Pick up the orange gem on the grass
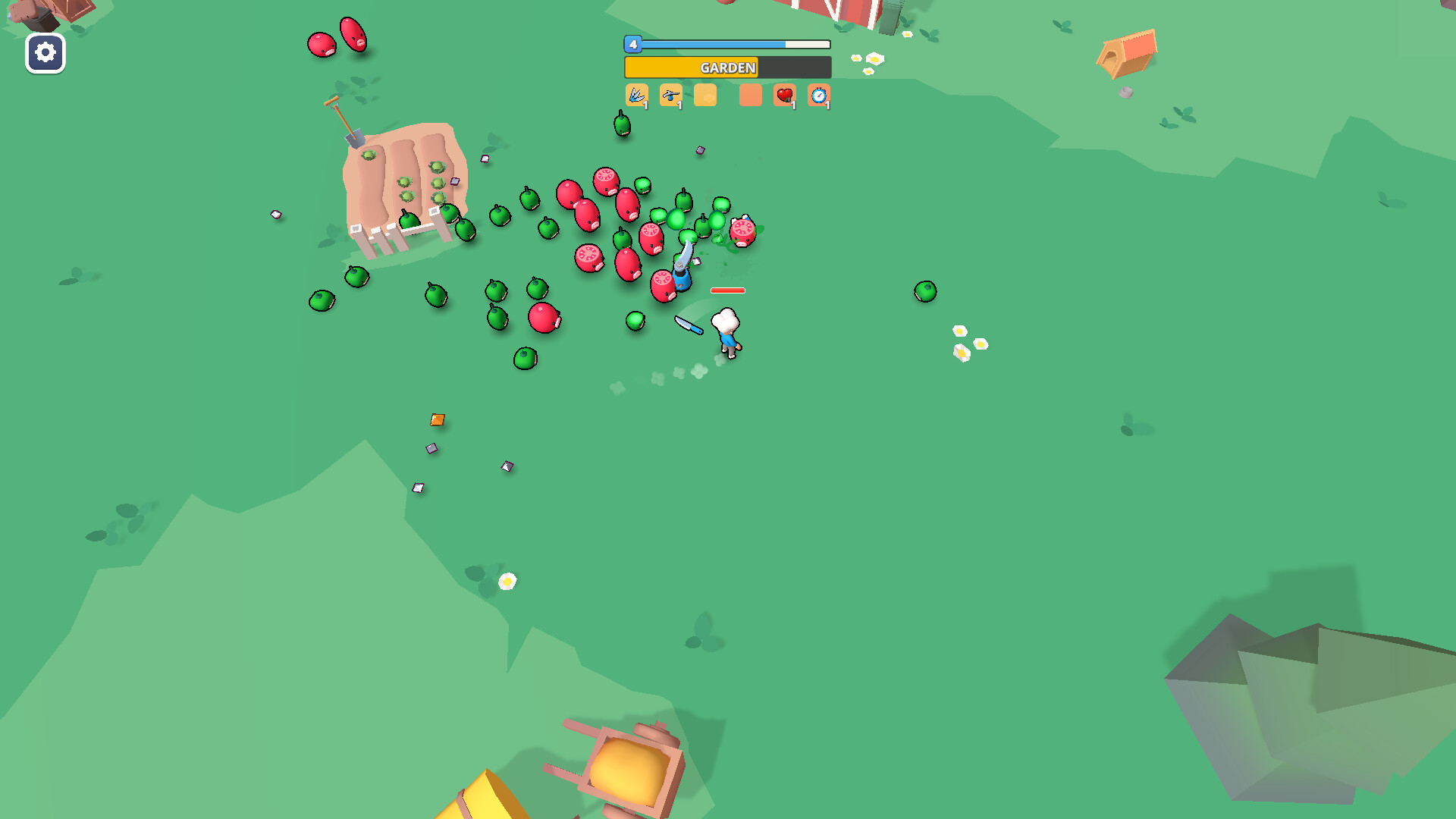The height and width of the screenshot is (819, 1456). coord(438,418)
